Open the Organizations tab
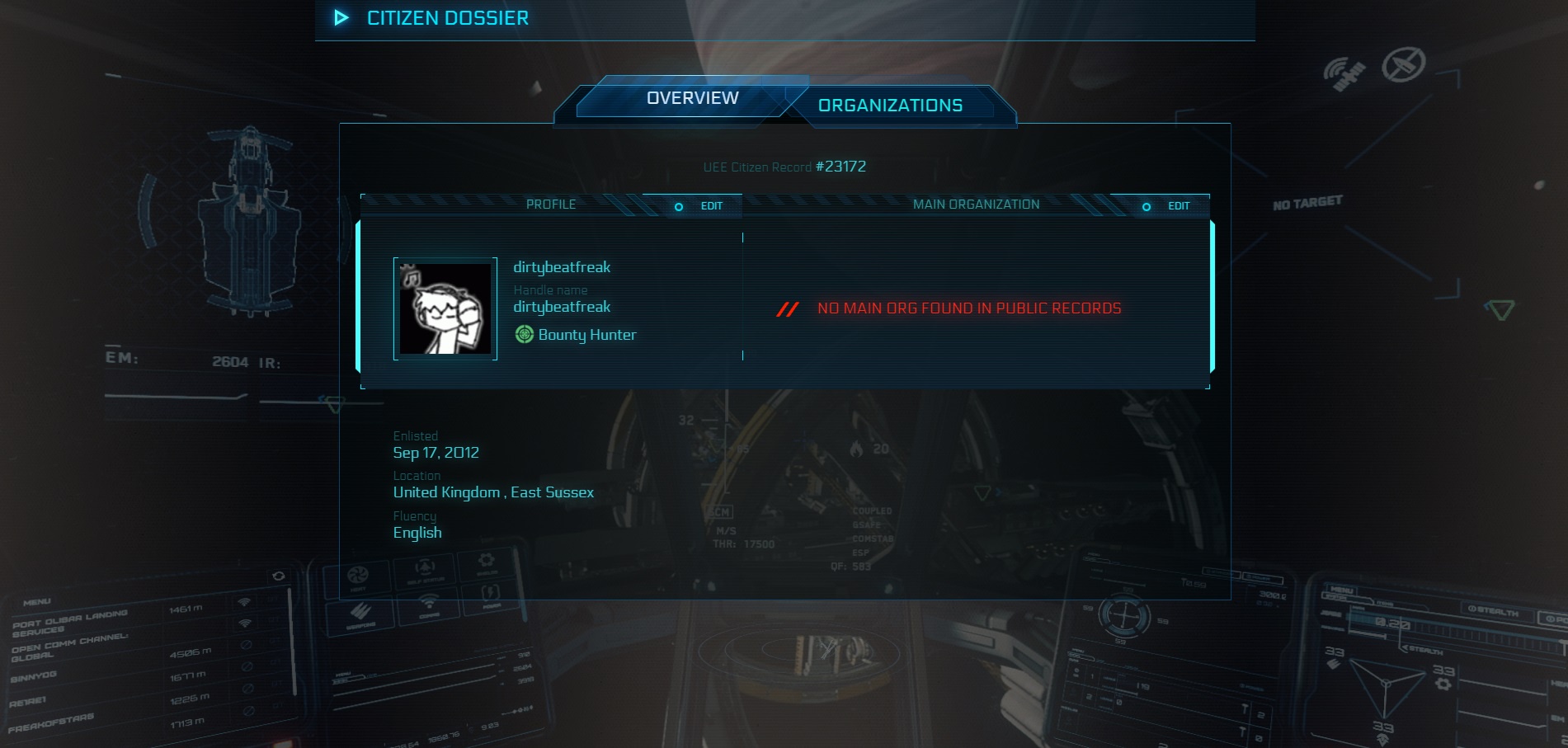 point(890,106)
